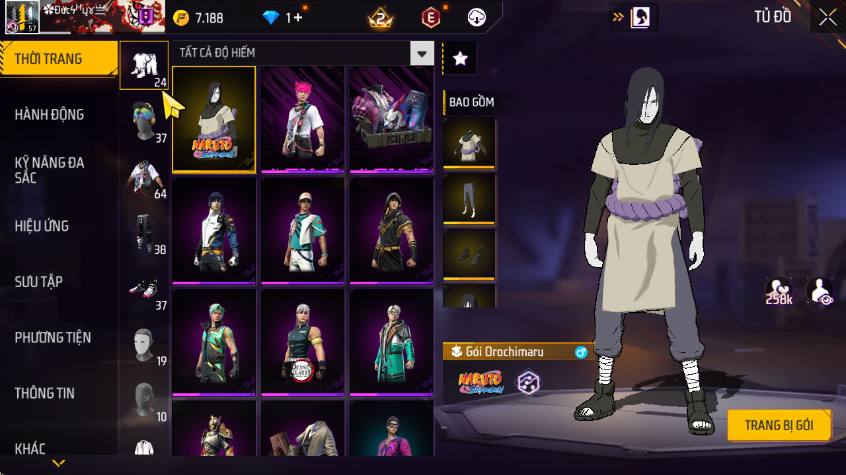Toggle the star favorites filter
The height and width of the screenshot is (475, 846).
460,59
